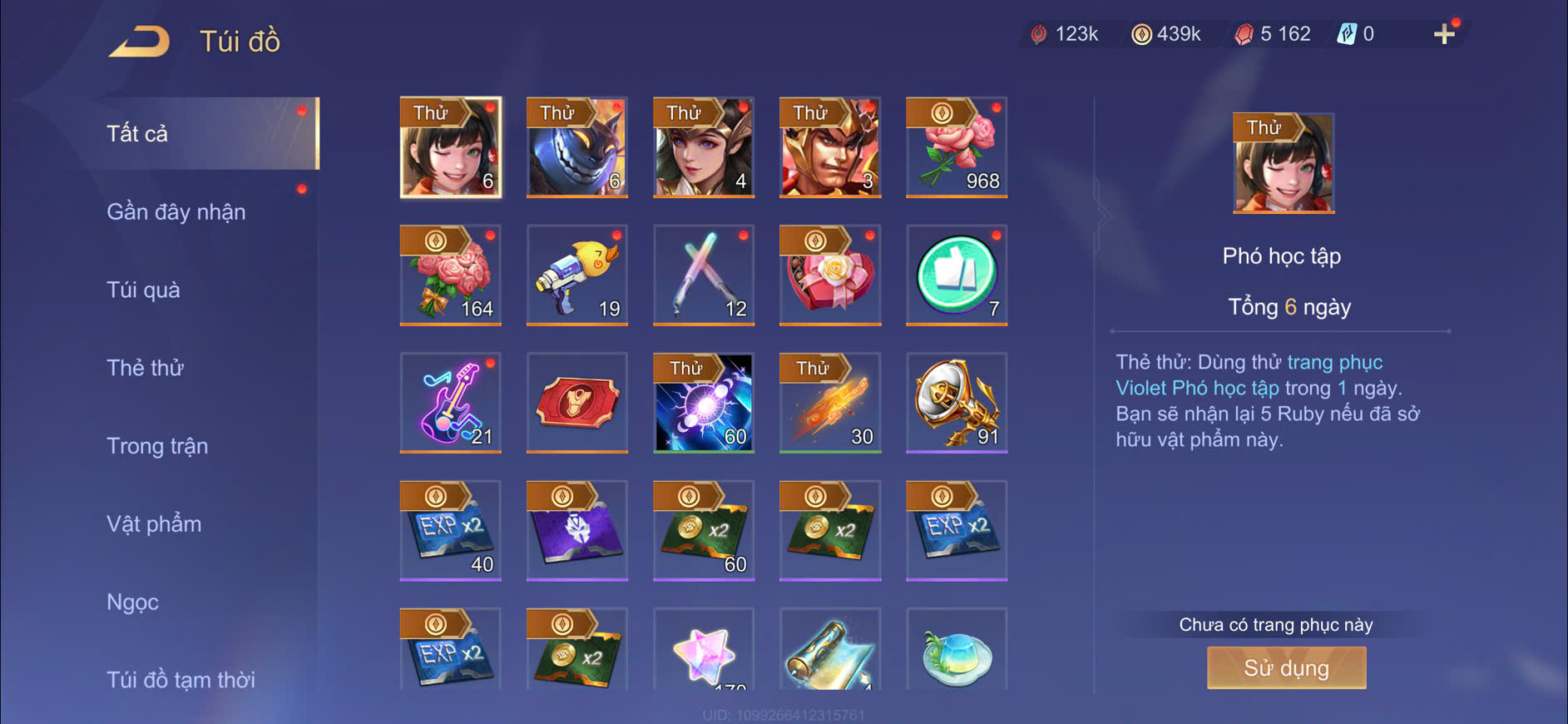Choose the rose bouquet with 164
Image resolution: width=1568 pixels, height=724 pixels.
pos(450,275)
